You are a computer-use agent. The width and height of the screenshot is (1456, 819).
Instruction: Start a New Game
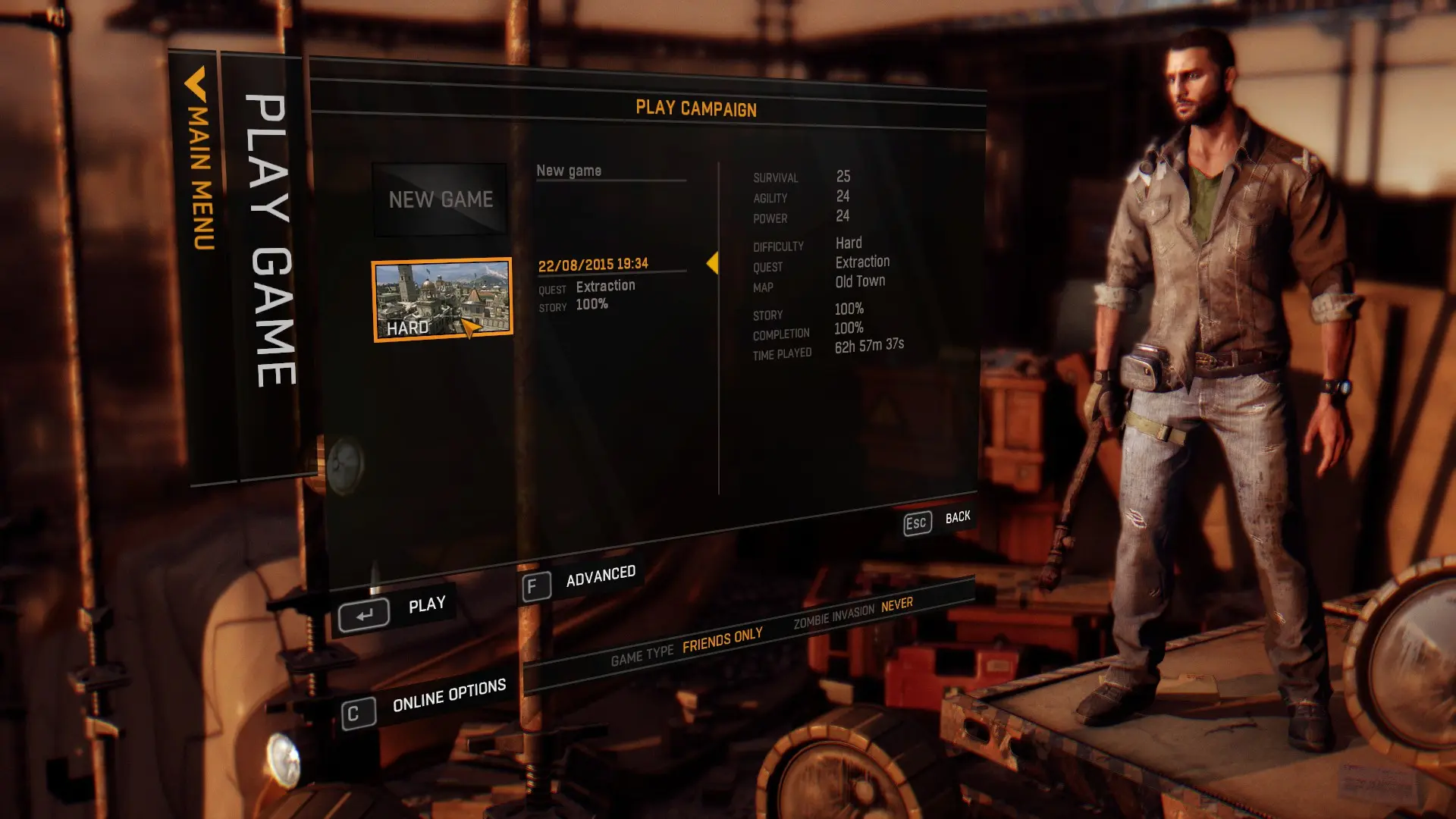441,199
